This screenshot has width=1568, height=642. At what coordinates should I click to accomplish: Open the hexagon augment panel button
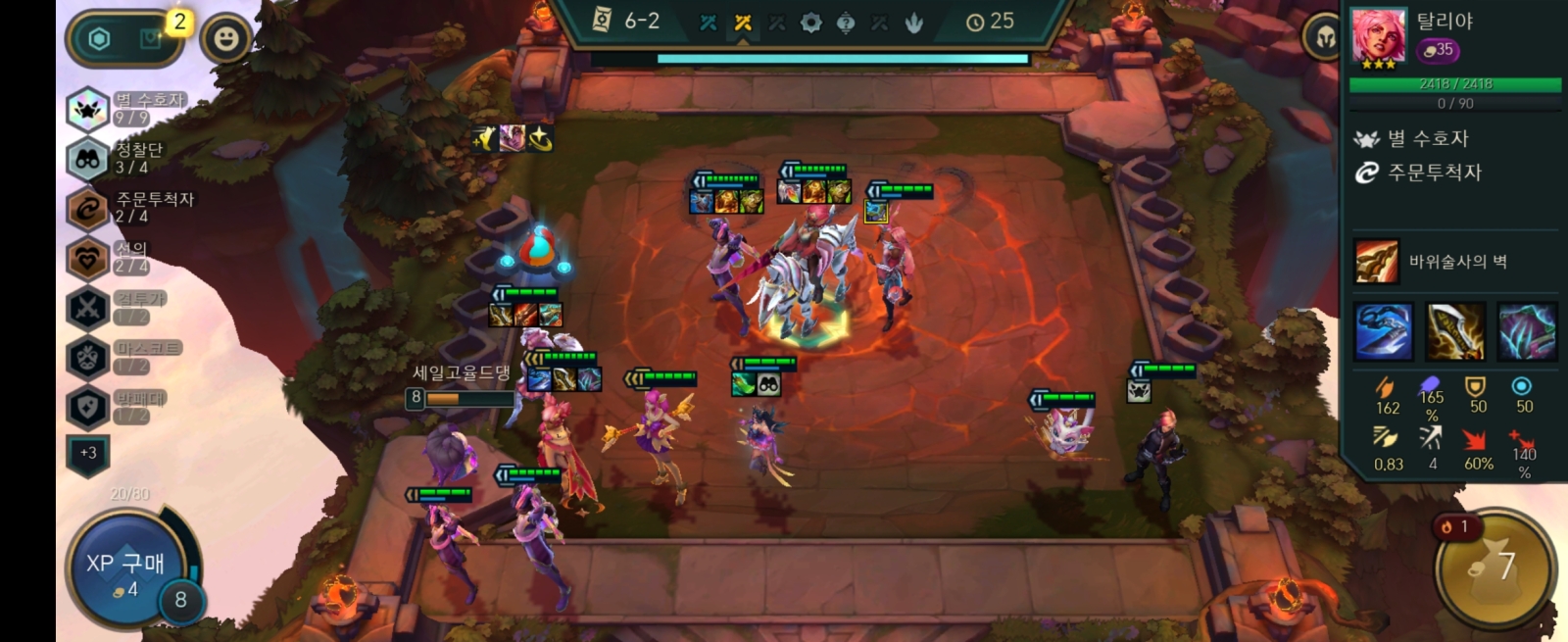(x=99, y=39)
